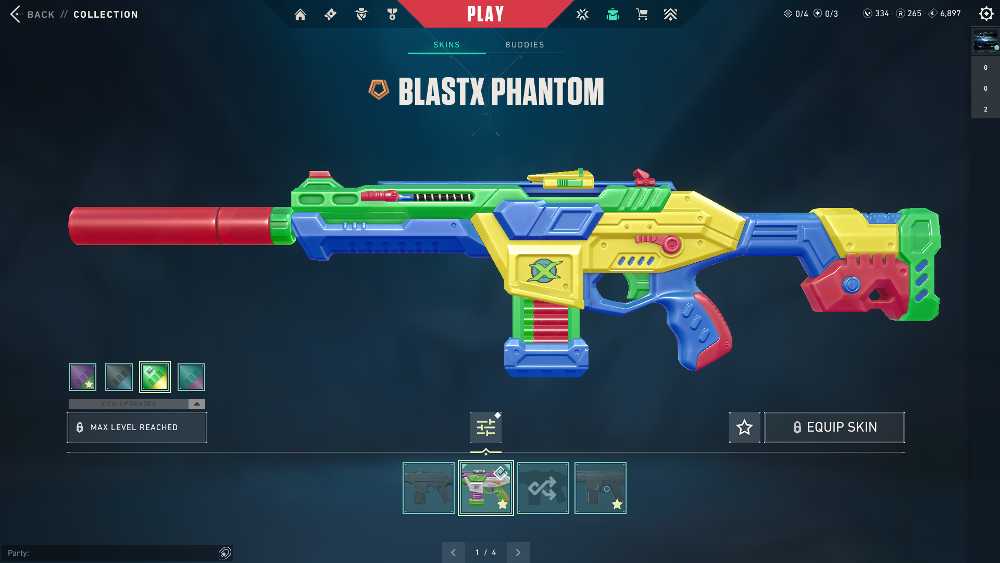1000x563 pixels.
Task: Open the home tab icon
Action: [x=300, y=14]
